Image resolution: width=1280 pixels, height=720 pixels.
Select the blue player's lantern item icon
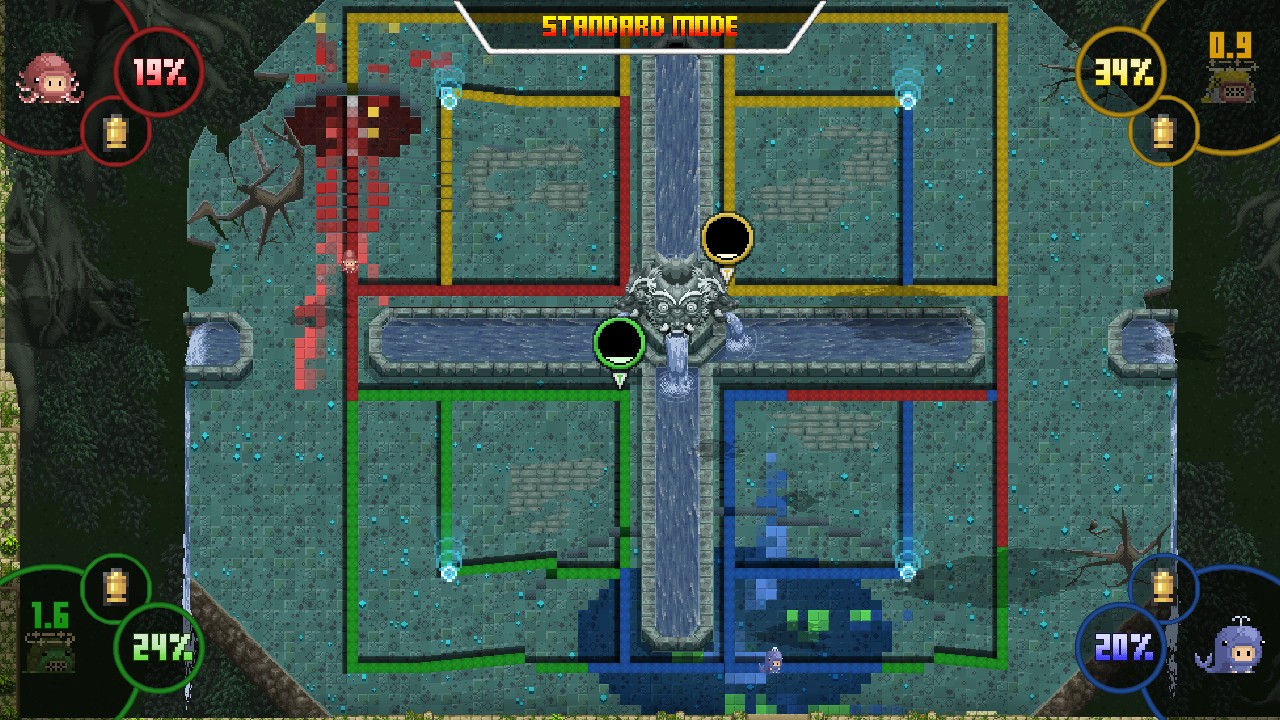click(1162, 586)
